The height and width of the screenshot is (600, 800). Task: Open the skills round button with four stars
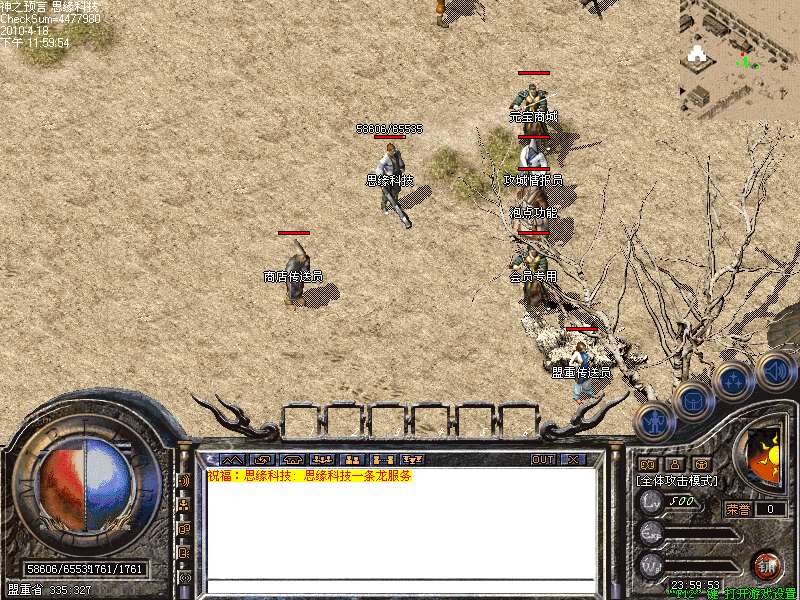pyautogui.click(x=733, y=380)
